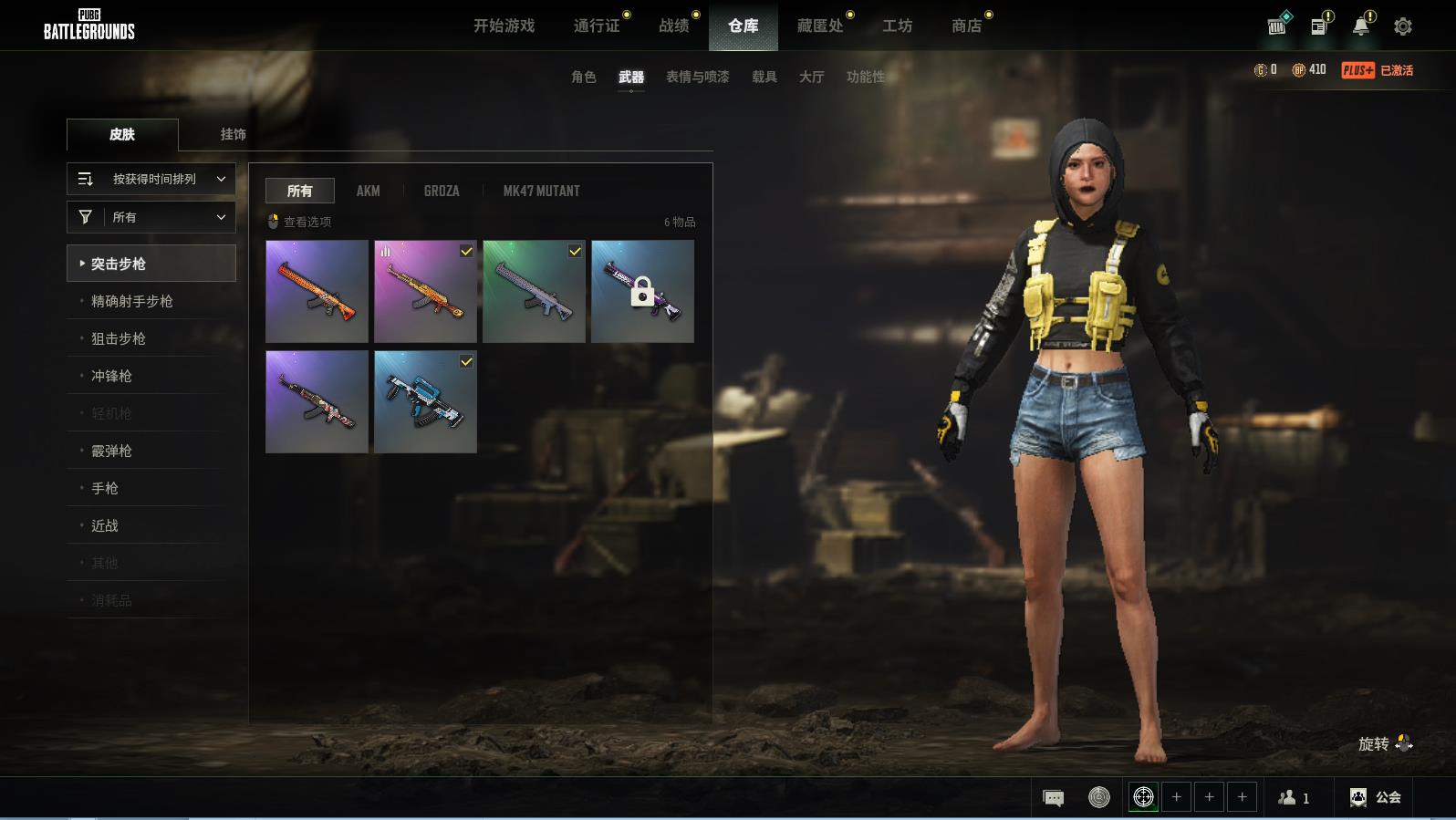The image size is (1456, 820).
Task: Select the blue Groza skin tile
Action: tap(425, 401)
